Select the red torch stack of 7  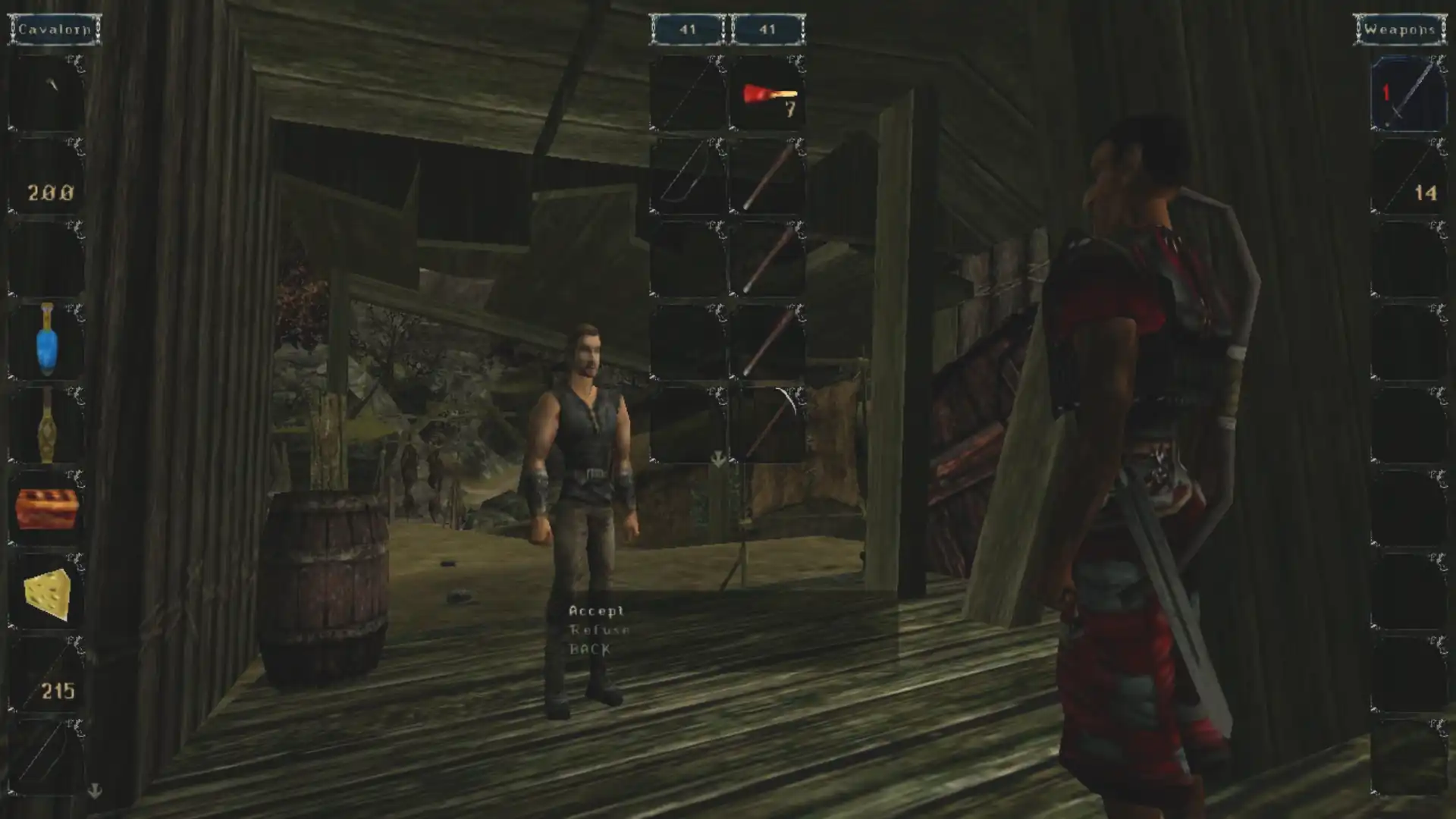767,95
